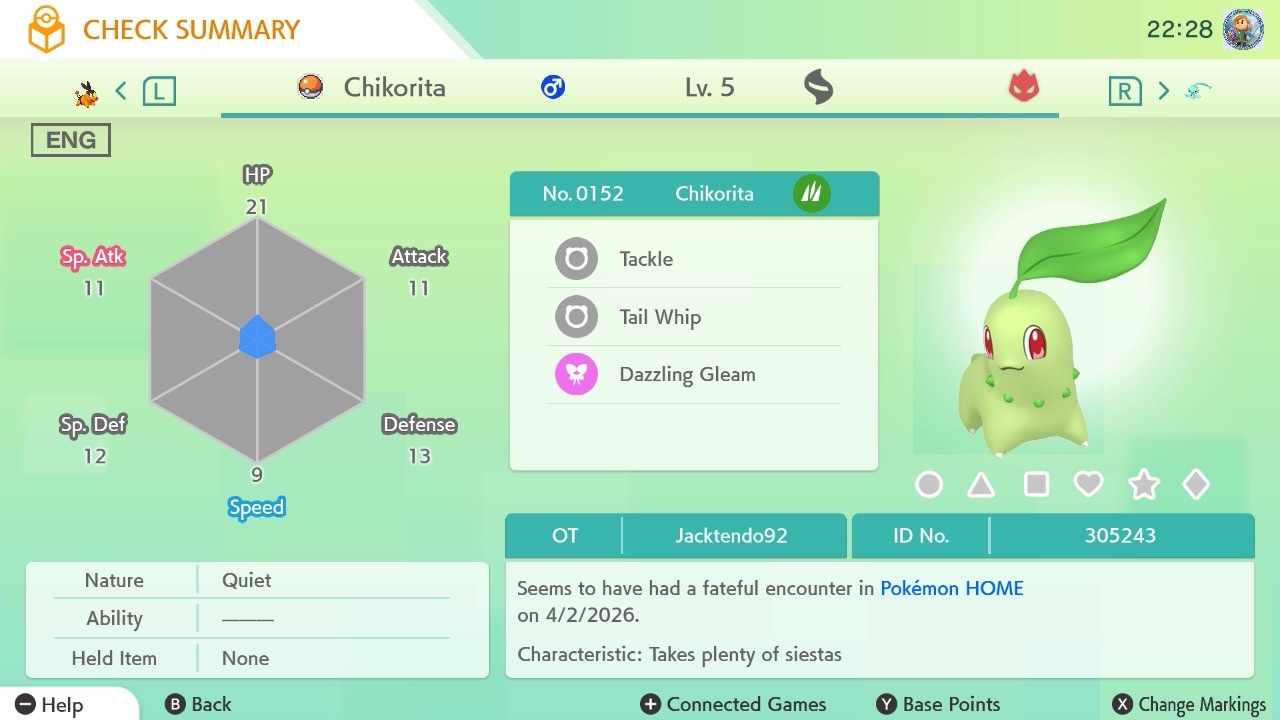Viewport: 1280px width, 720px height.
Task: Go to next Pokémon with right arrow
Action: (1163, 91)
